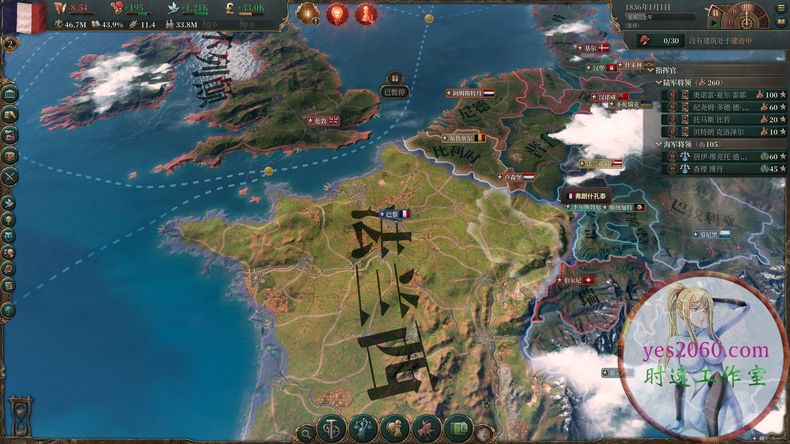Open the Production lens with hammer icon
The height and width of the screenshot is (444, 790).
(x=331, y=429)
